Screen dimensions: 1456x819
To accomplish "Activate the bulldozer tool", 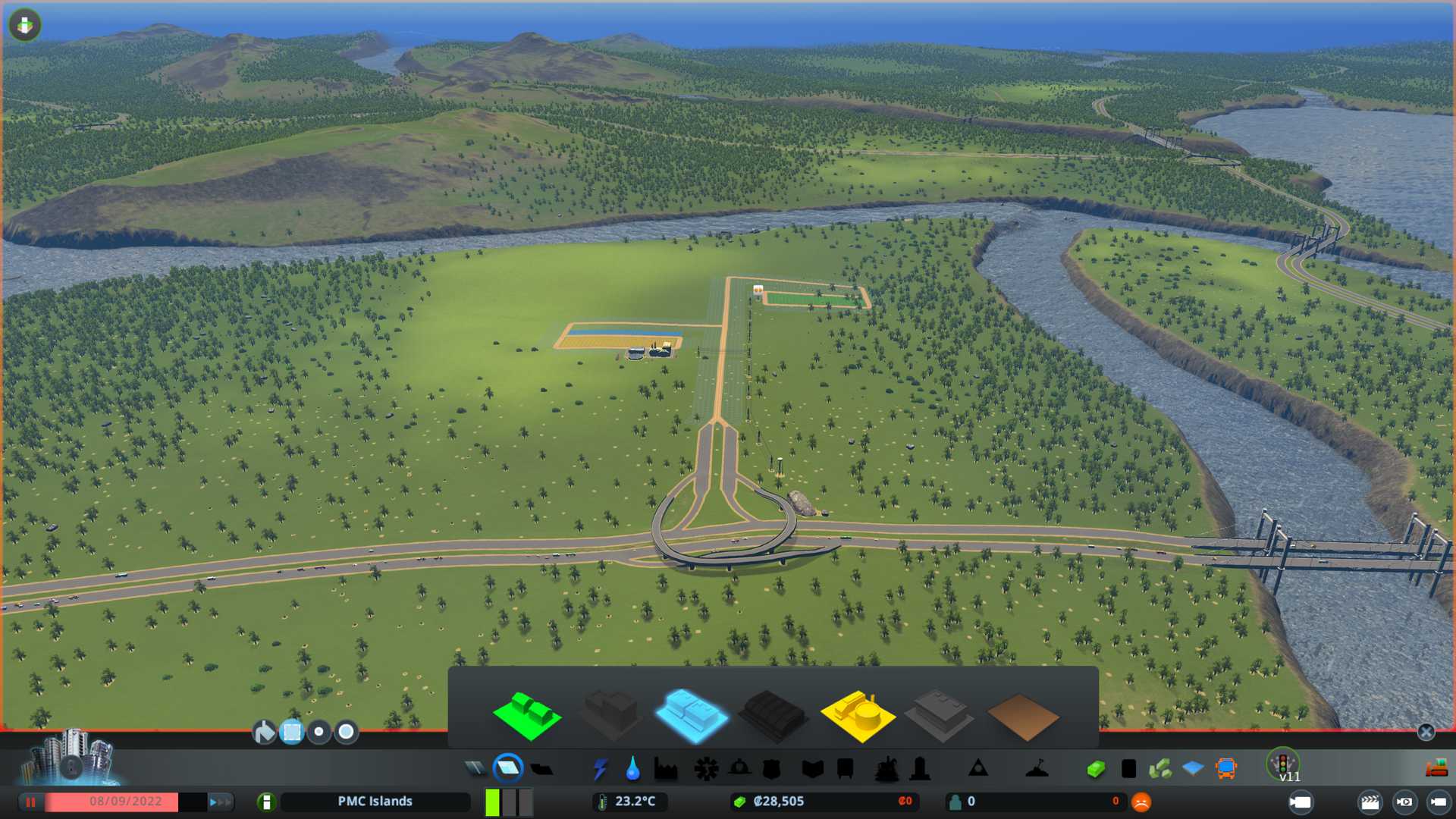I will [1436, 769].
